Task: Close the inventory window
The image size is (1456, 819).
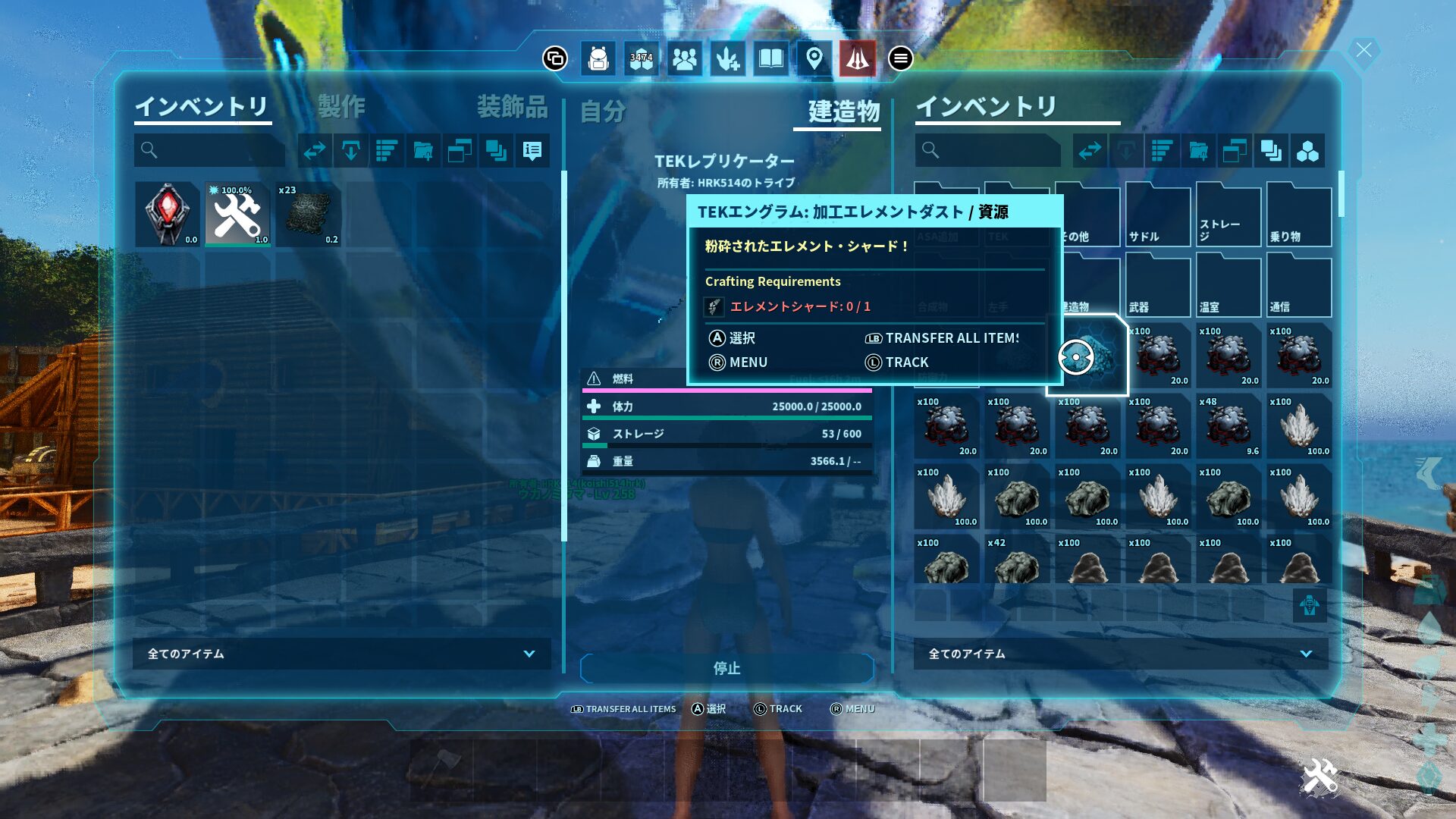Action: [x=1363, y=51]
